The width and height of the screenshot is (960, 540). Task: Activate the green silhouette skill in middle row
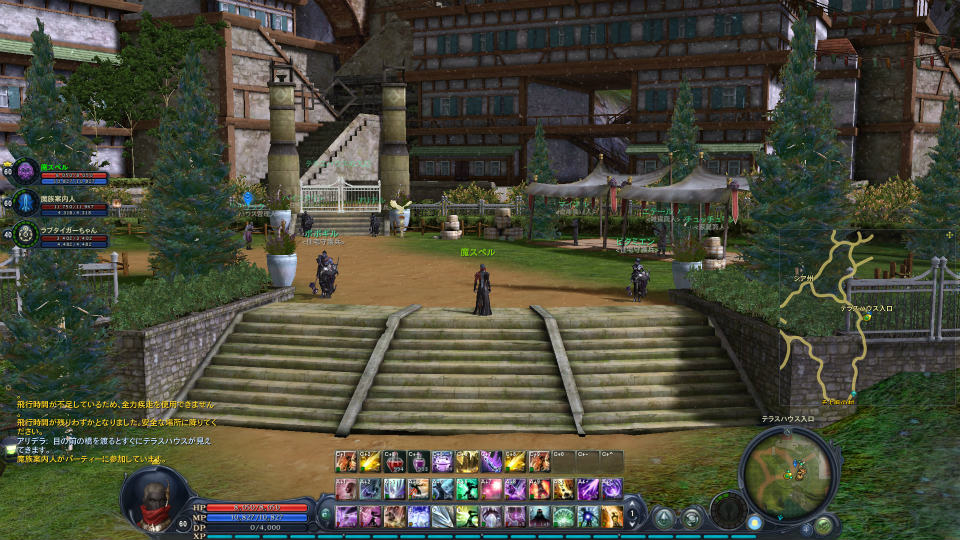point(467,489)
